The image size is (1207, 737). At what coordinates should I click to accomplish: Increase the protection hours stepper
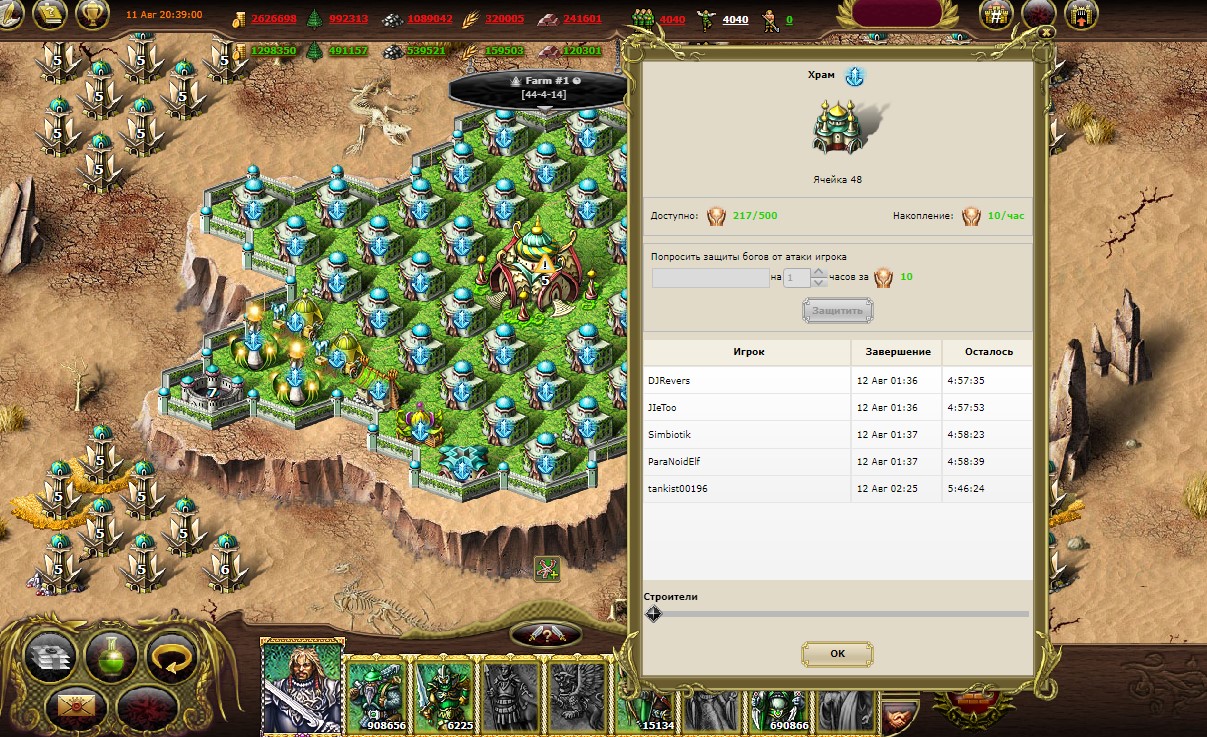pyautogui.click(x=819, y=273)
